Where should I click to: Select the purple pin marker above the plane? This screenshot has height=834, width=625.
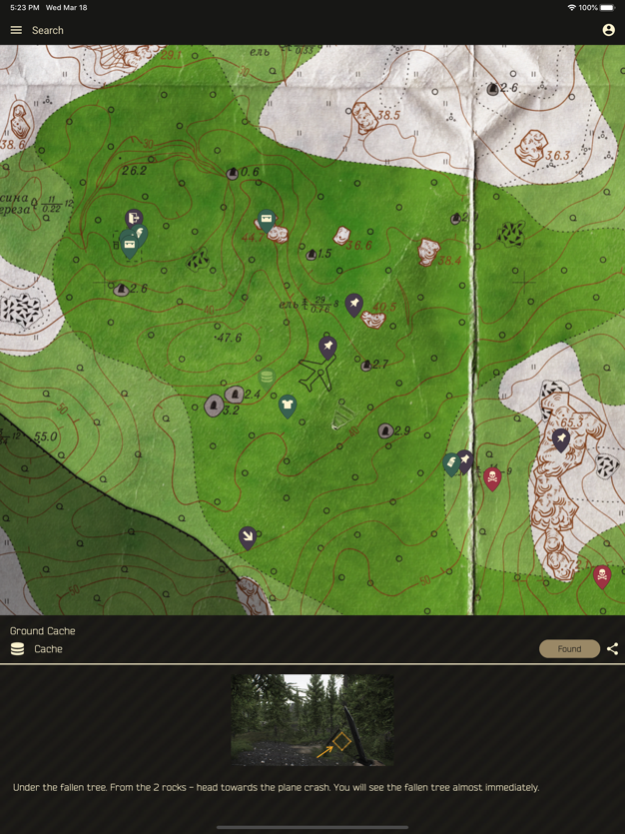(327, 347)
